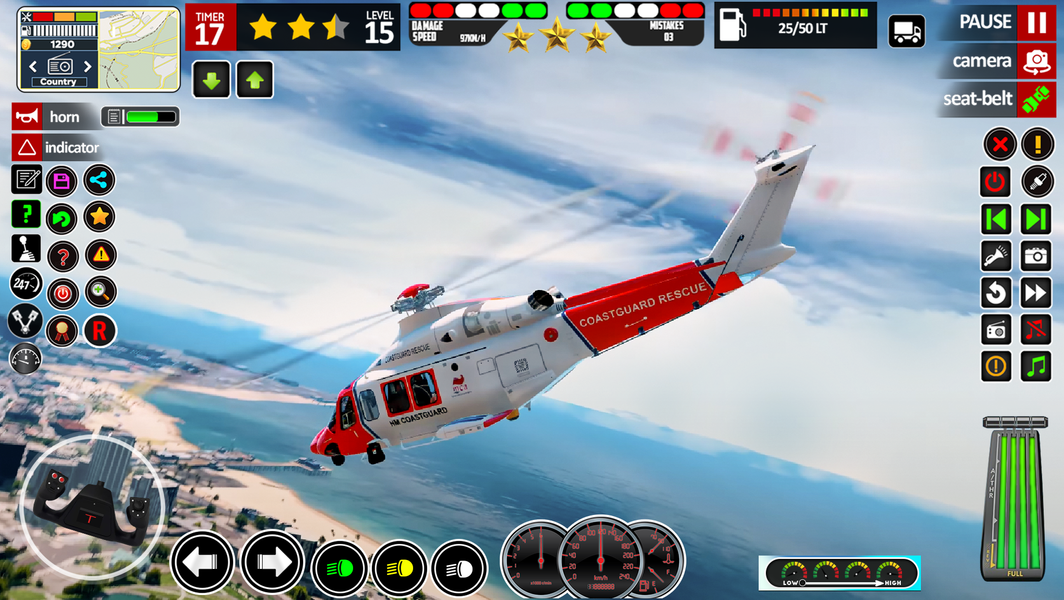1064x600 pixels.
Task: Click the red X close icon
Action: [999, 144]
